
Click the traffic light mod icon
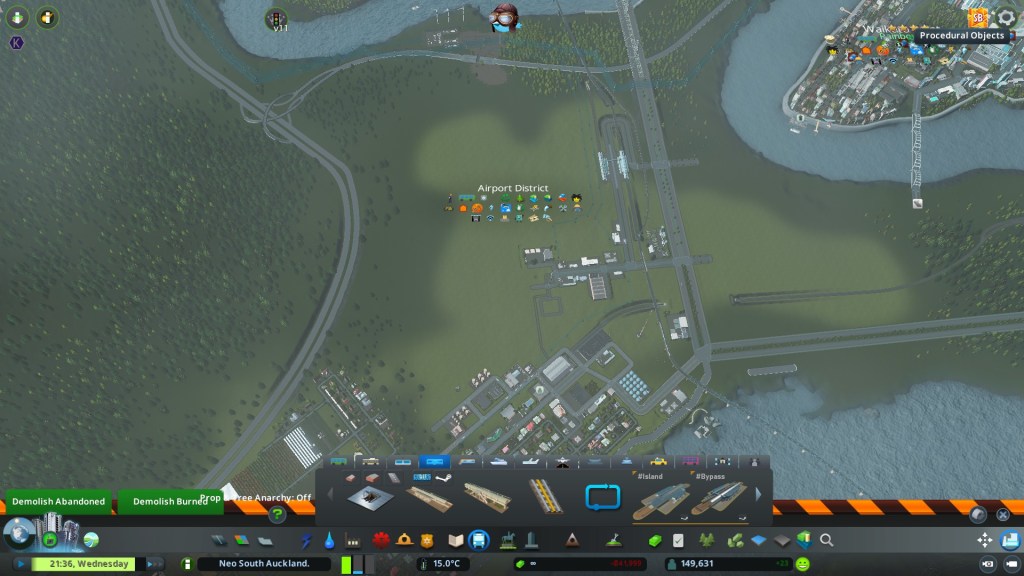click(x=275, y=18)
